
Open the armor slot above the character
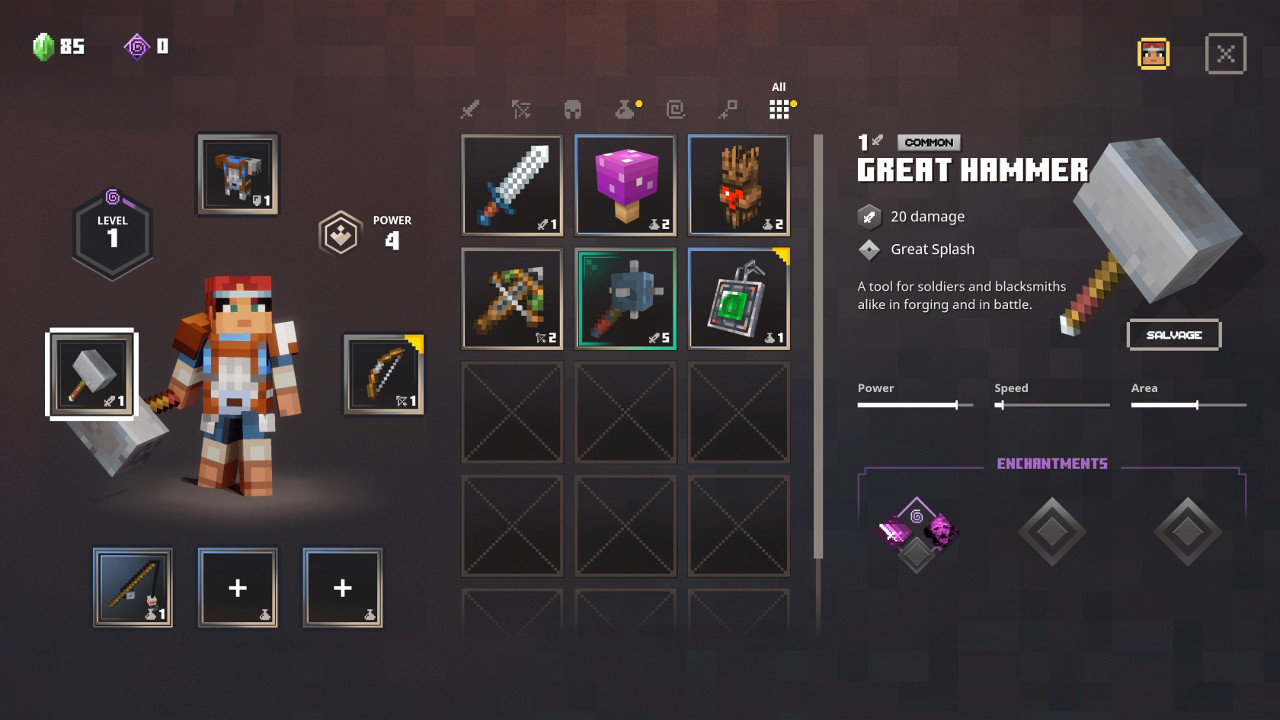click(237, 174)
